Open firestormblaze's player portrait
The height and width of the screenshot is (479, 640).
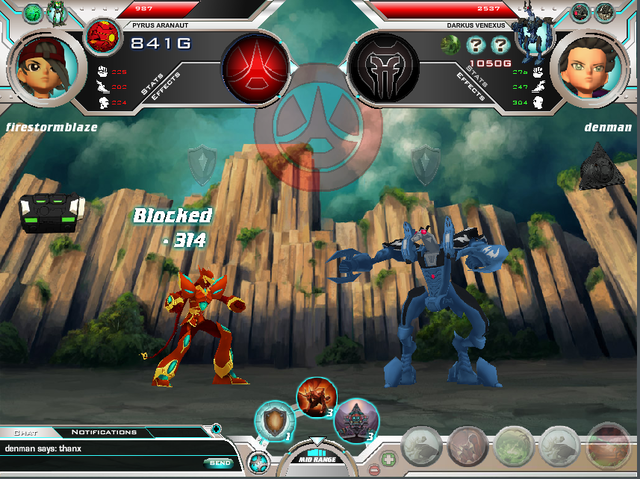point(42,64)
